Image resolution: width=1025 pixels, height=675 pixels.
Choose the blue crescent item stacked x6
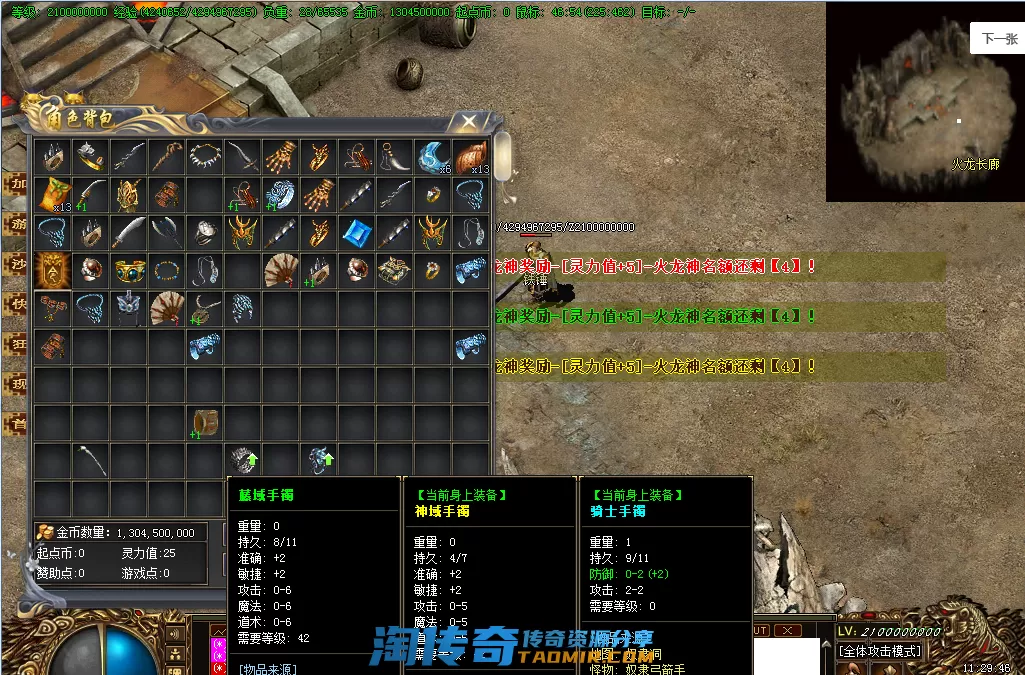click(432, 156)
